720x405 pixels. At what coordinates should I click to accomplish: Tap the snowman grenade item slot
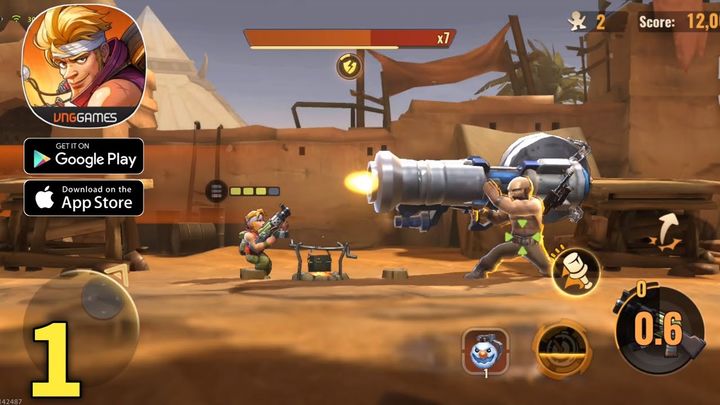pos(483,351)
